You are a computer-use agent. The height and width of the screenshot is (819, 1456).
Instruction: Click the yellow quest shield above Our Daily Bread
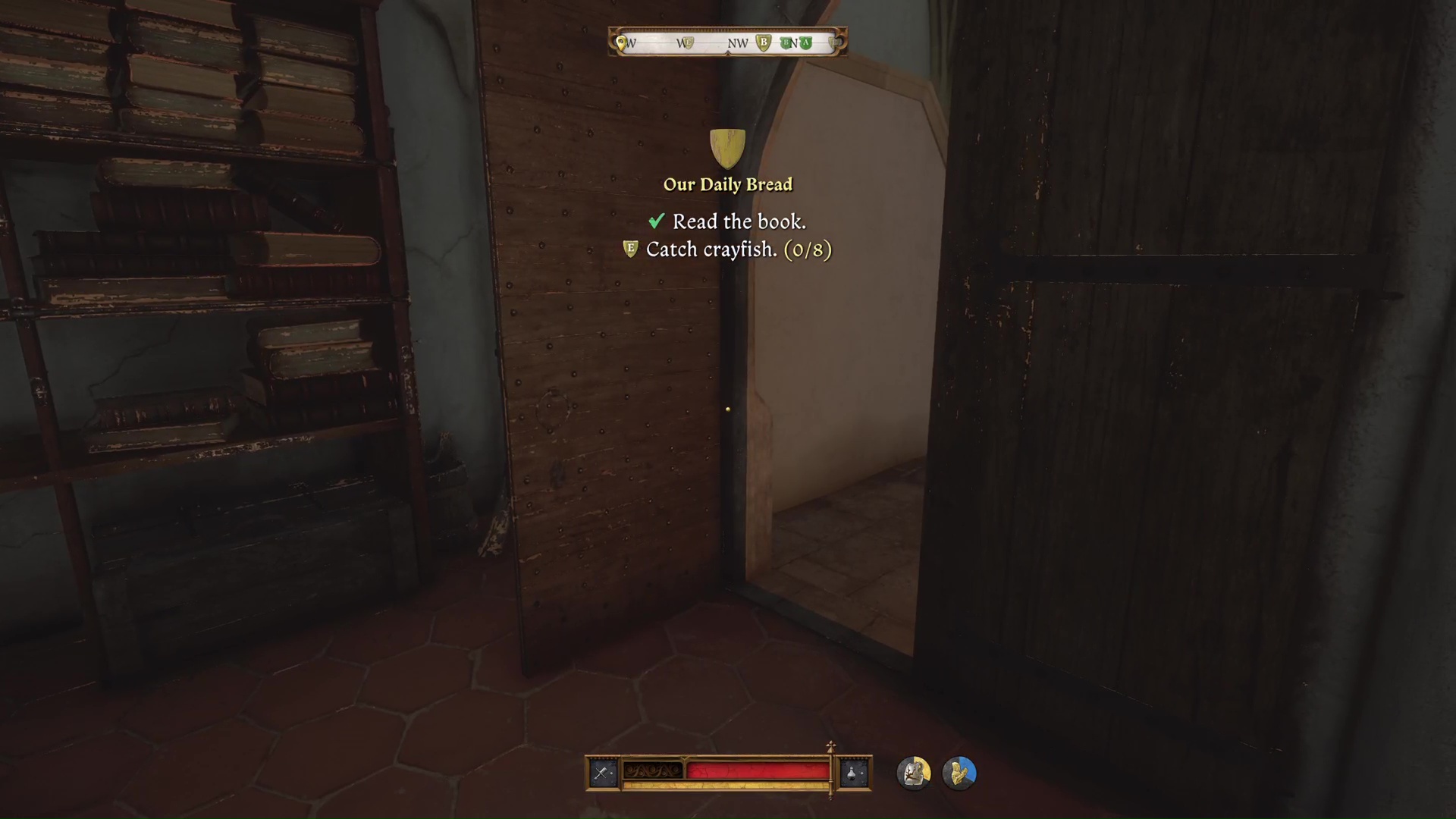pos(727,146)
